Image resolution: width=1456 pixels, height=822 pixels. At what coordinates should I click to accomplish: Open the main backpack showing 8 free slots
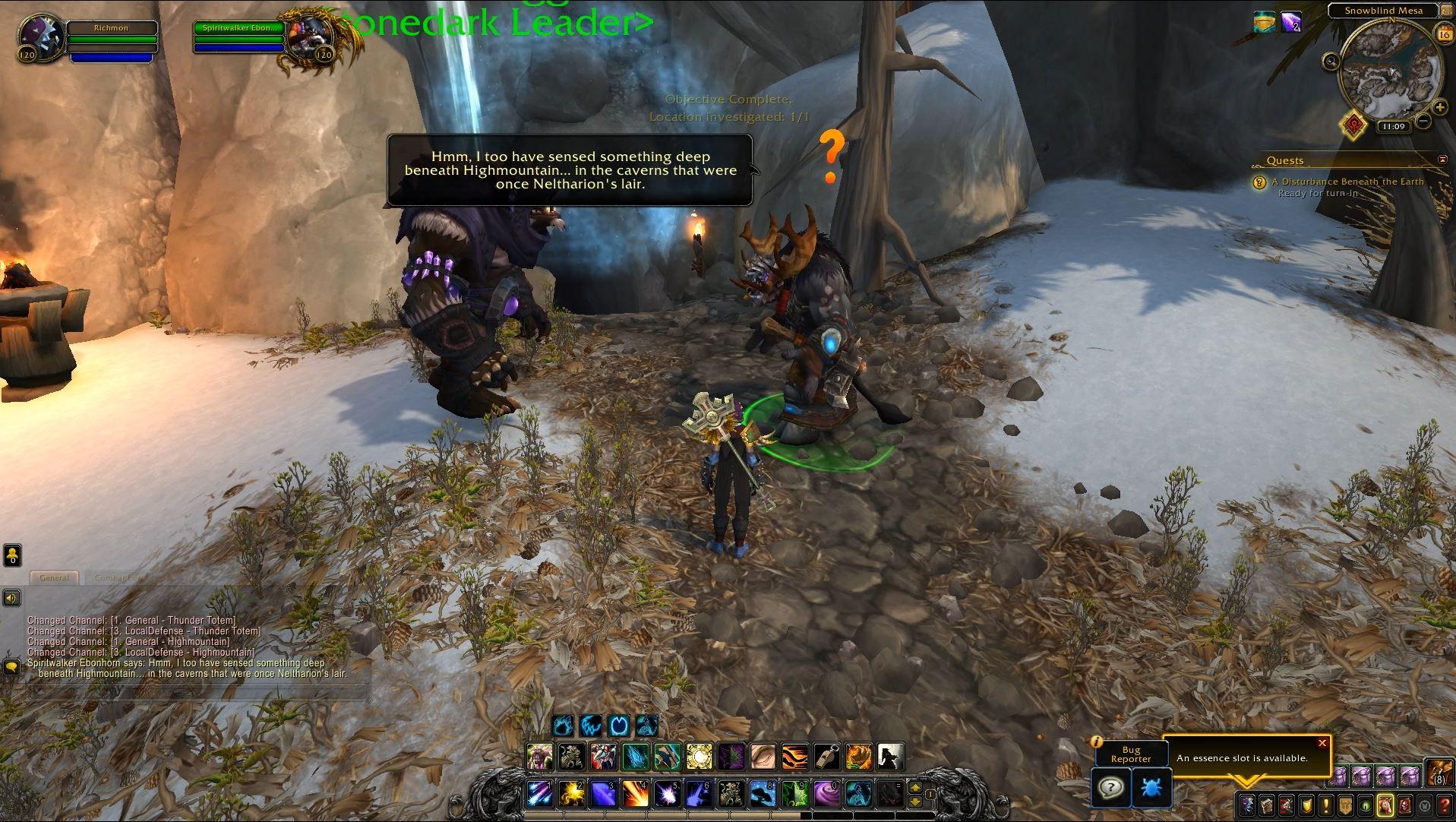pos(1438,774)
